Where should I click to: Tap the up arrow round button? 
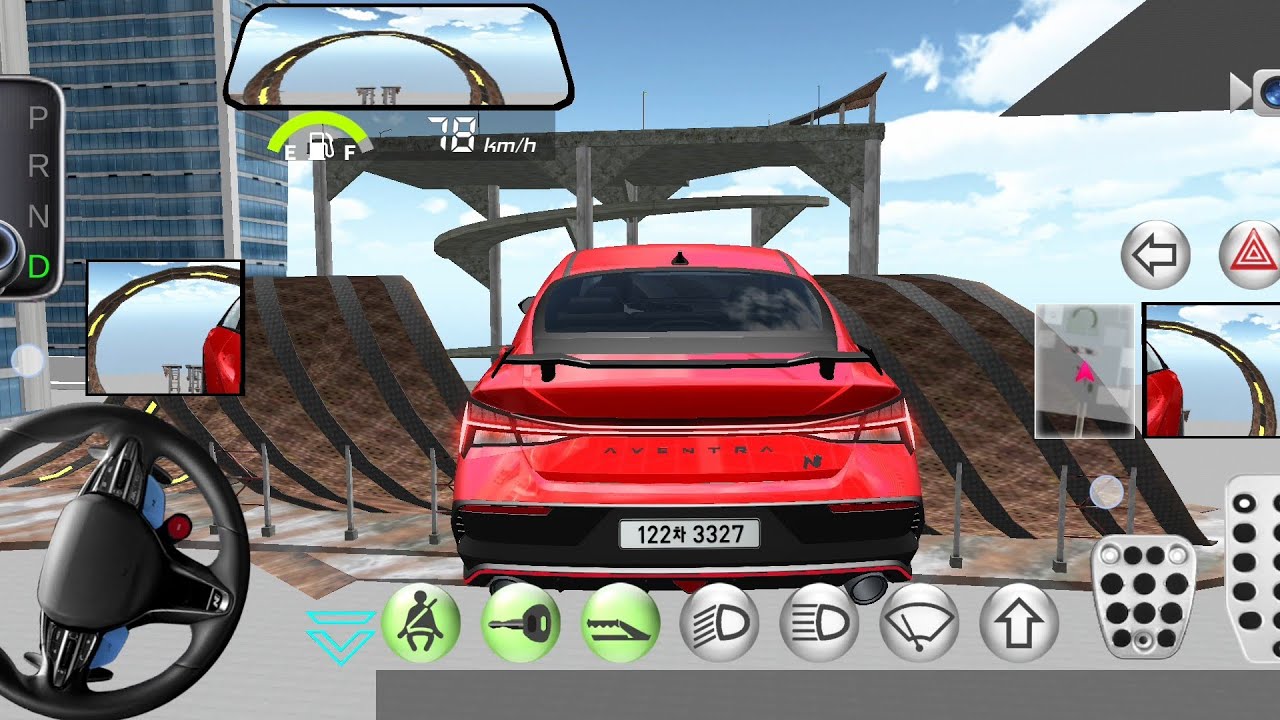pos(1019,623)
